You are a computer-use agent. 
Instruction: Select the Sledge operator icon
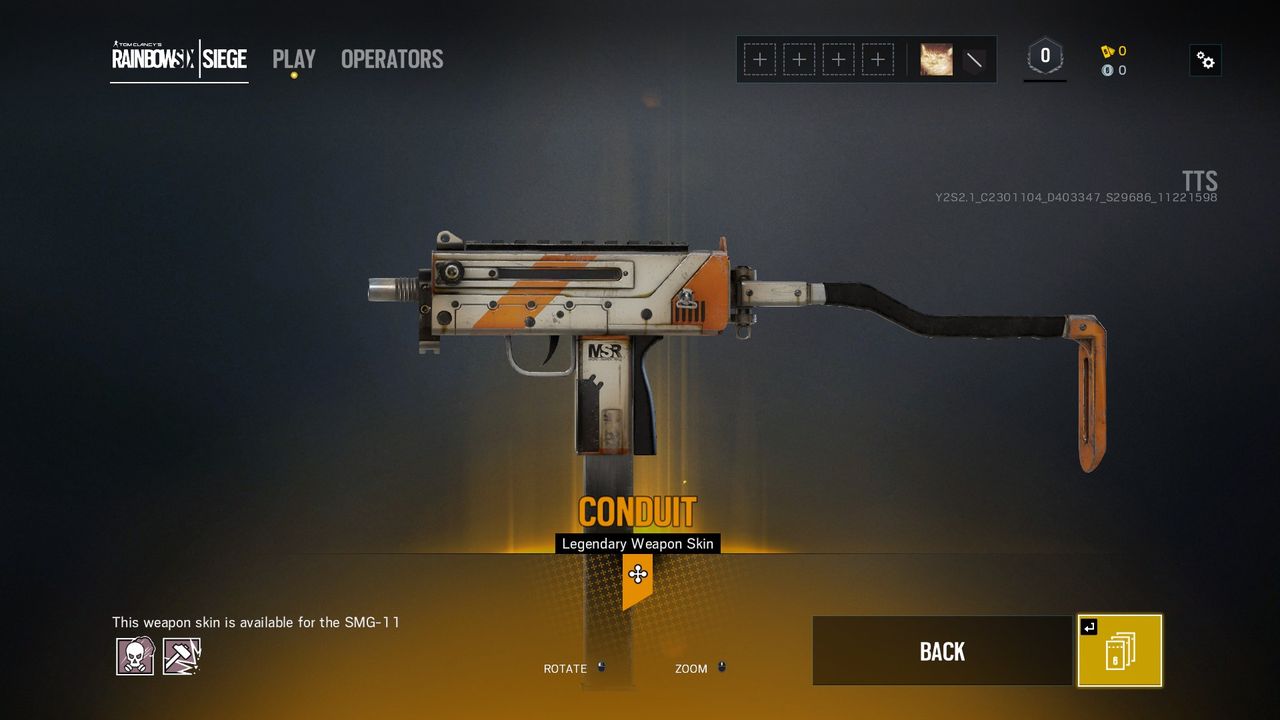click(181, 655)
